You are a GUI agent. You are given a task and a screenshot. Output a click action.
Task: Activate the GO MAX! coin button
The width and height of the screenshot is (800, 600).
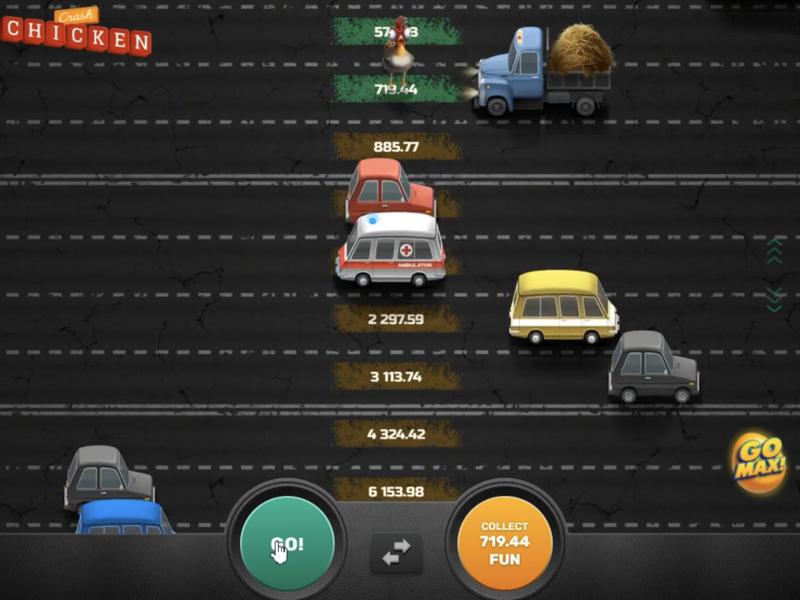758,462
